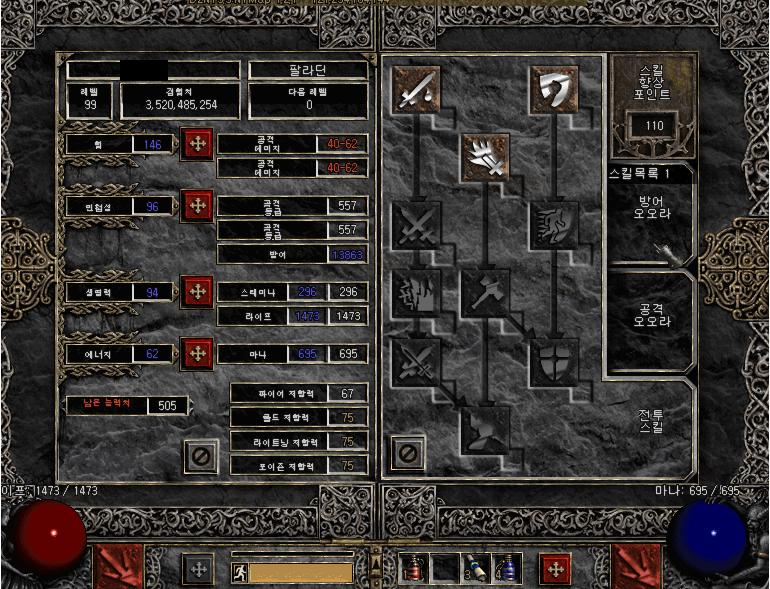The image size is (770, 589).
Task: Pick the Sacrifice sword skill icon
Action: (415, 89)
